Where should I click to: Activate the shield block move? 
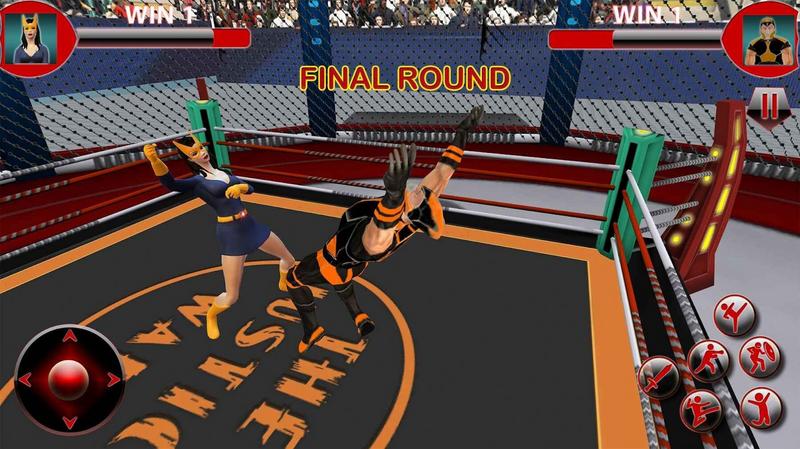(760, 357)
